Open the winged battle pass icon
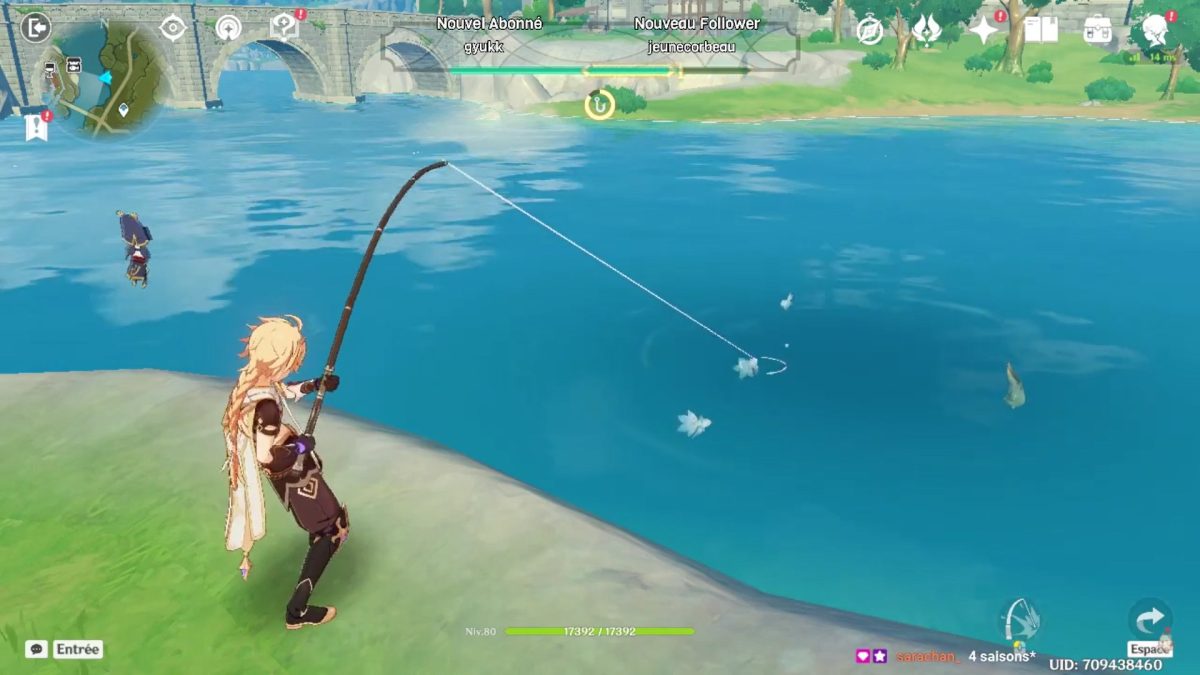Image resolution: width=1200 pixels, height=675 pixels. click(927, 30)
